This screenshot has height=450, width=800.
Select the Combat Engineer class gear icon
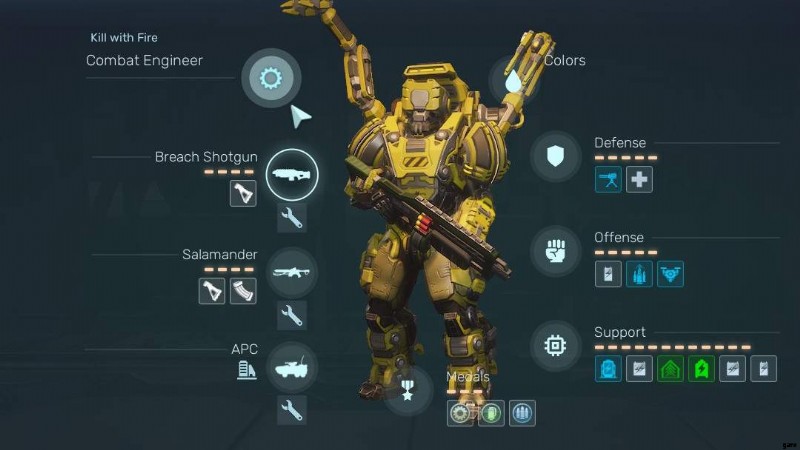click(269, 77)
